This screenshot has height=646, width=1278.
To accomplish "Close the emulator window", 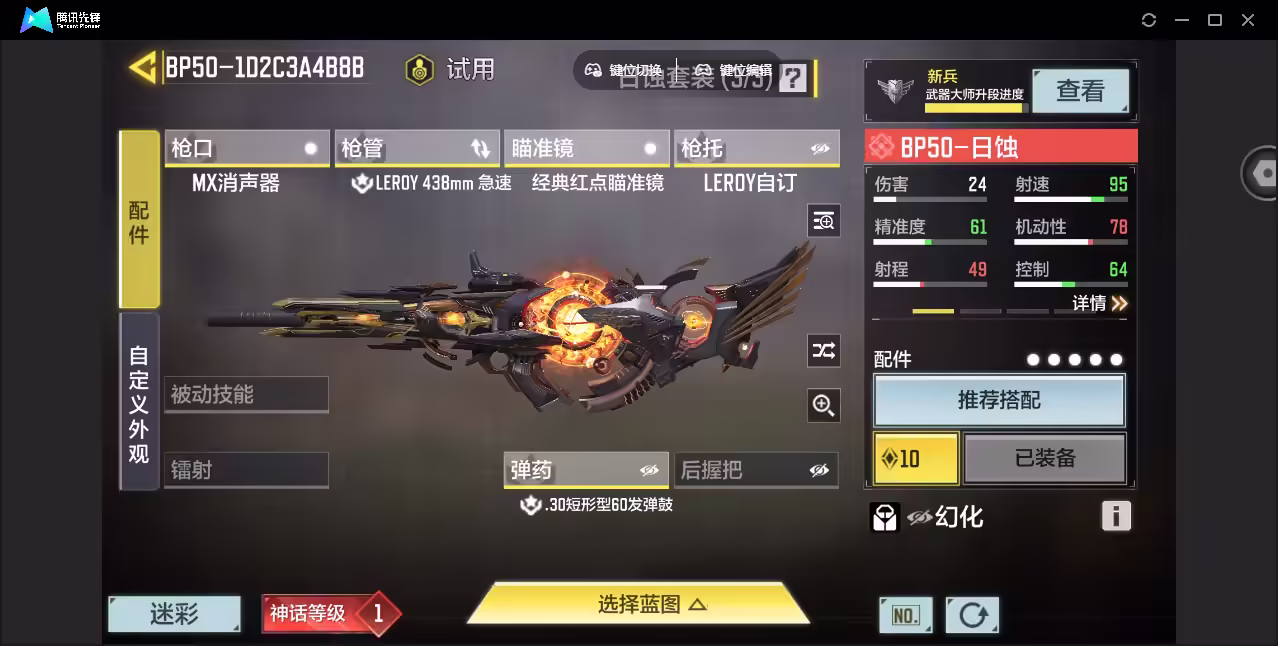I will tap(1248, 20).
